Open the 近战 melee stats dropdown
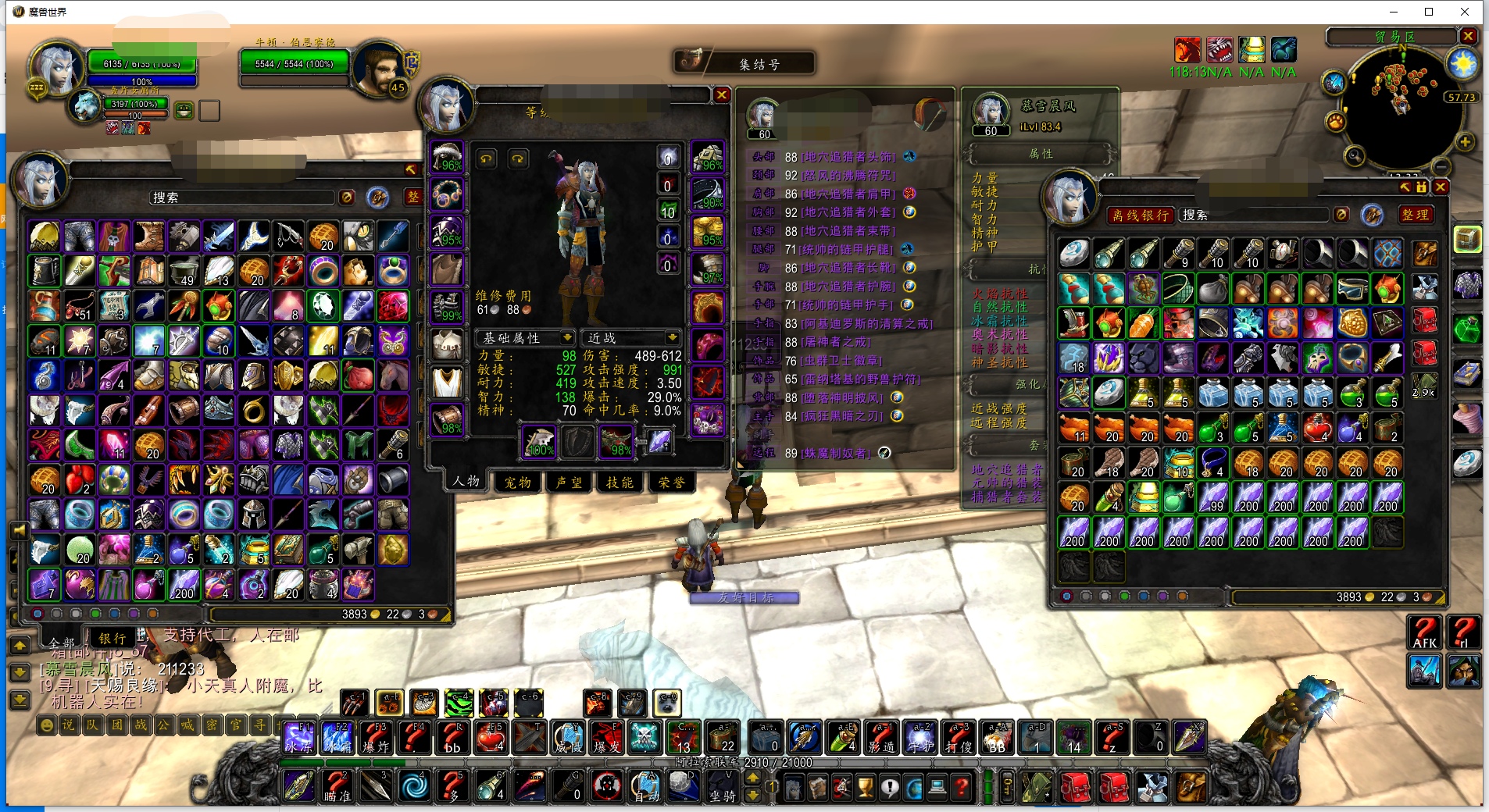The height and width of the screenshot is (812, 1489). [x=631, y=337]
